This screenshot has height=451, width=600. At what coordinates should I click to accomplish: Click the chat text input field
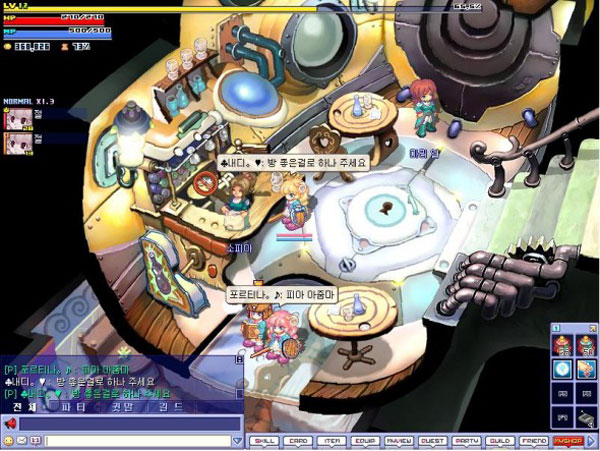point(140,440)
